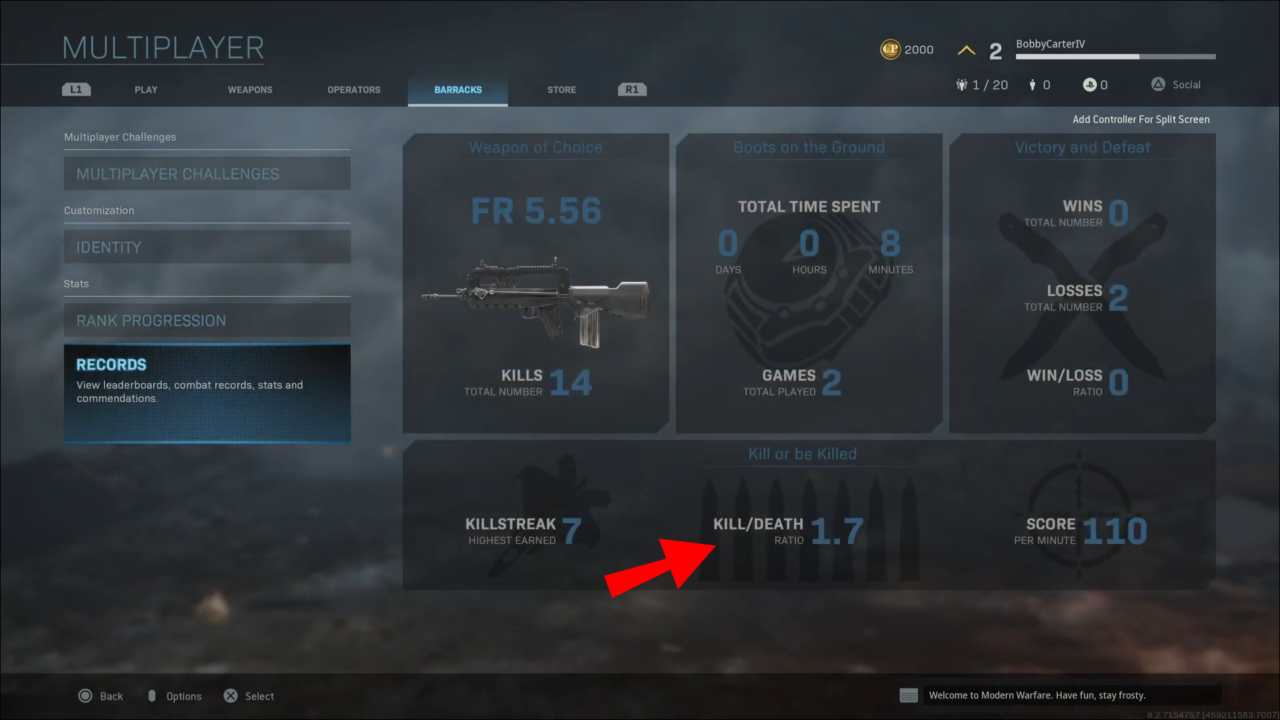
Task: Switch to the WEAPONS tab
Action: pyautogui.click(x=249, y=89)
